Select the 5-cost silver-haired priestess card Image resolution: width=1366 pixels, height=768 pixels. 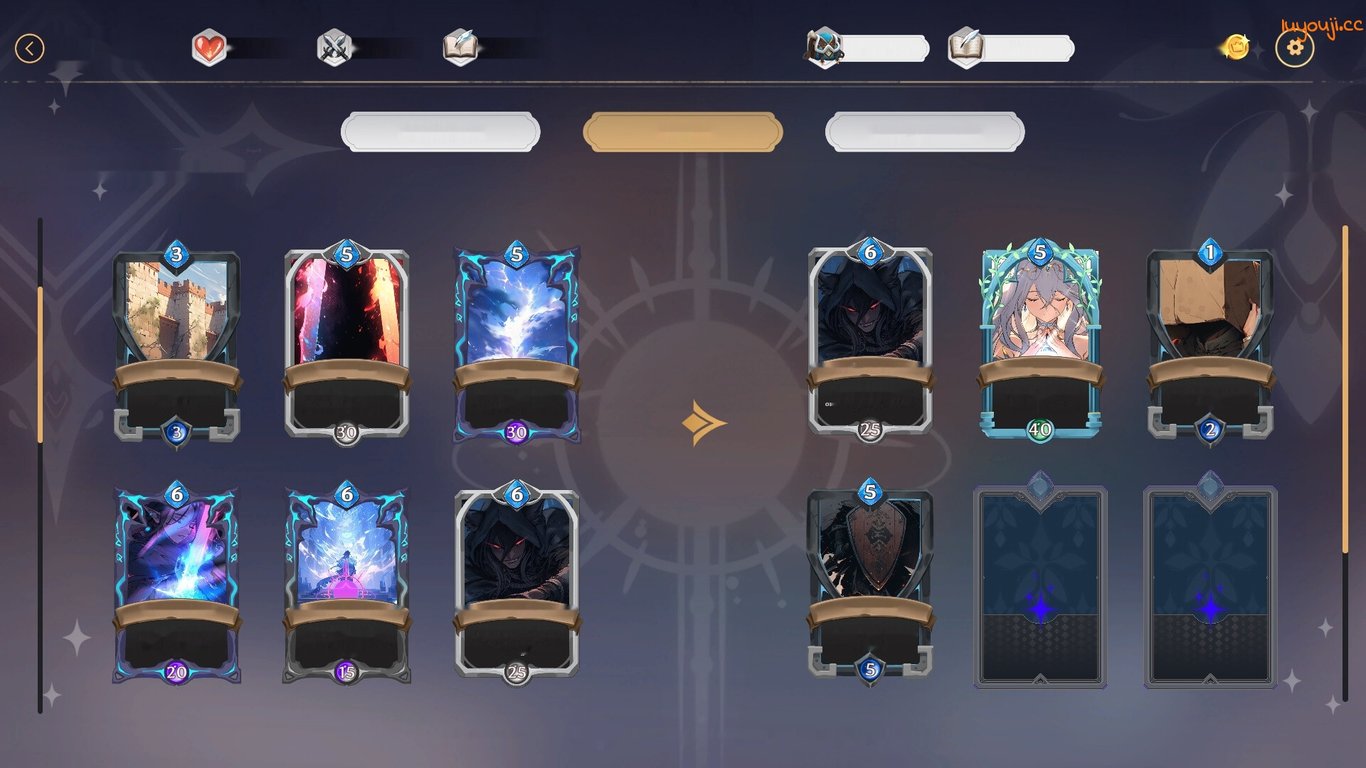pos(1040,348)
